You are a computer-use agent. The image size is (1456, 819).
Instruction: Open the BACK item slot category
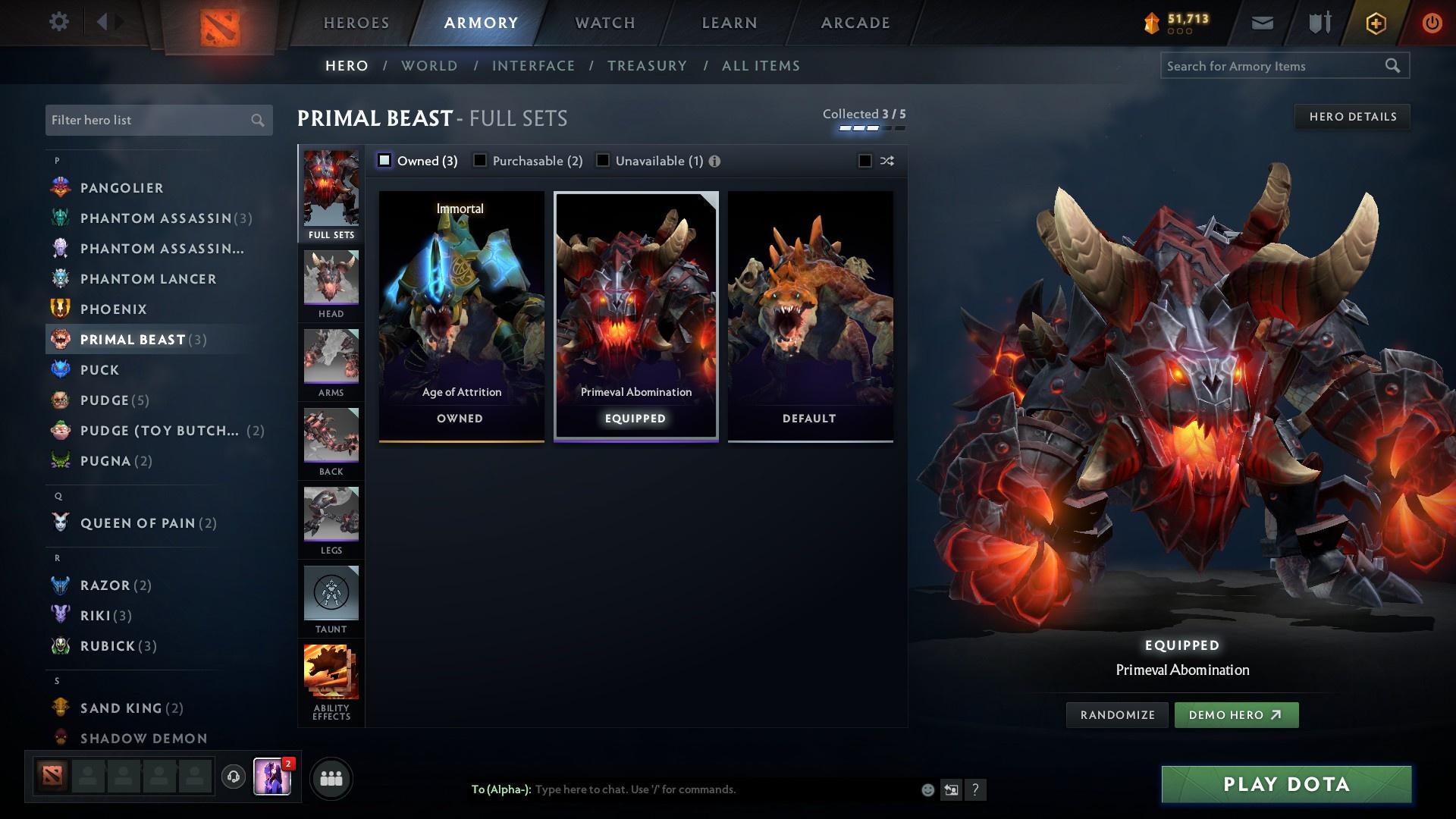331,440
